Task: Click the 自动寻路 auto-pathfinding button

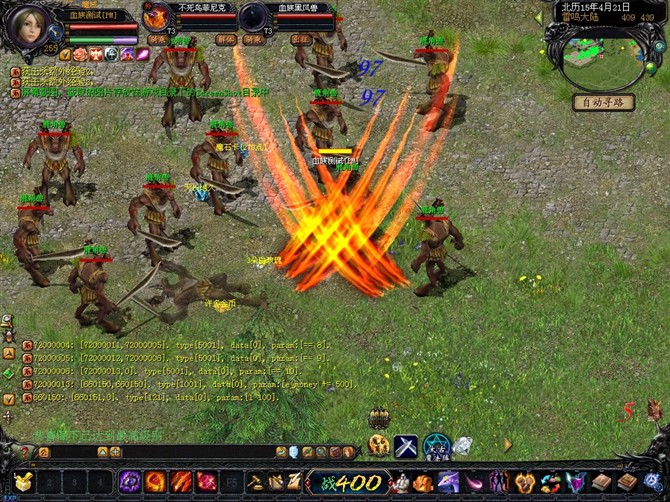Action: [x=603, y=101]
